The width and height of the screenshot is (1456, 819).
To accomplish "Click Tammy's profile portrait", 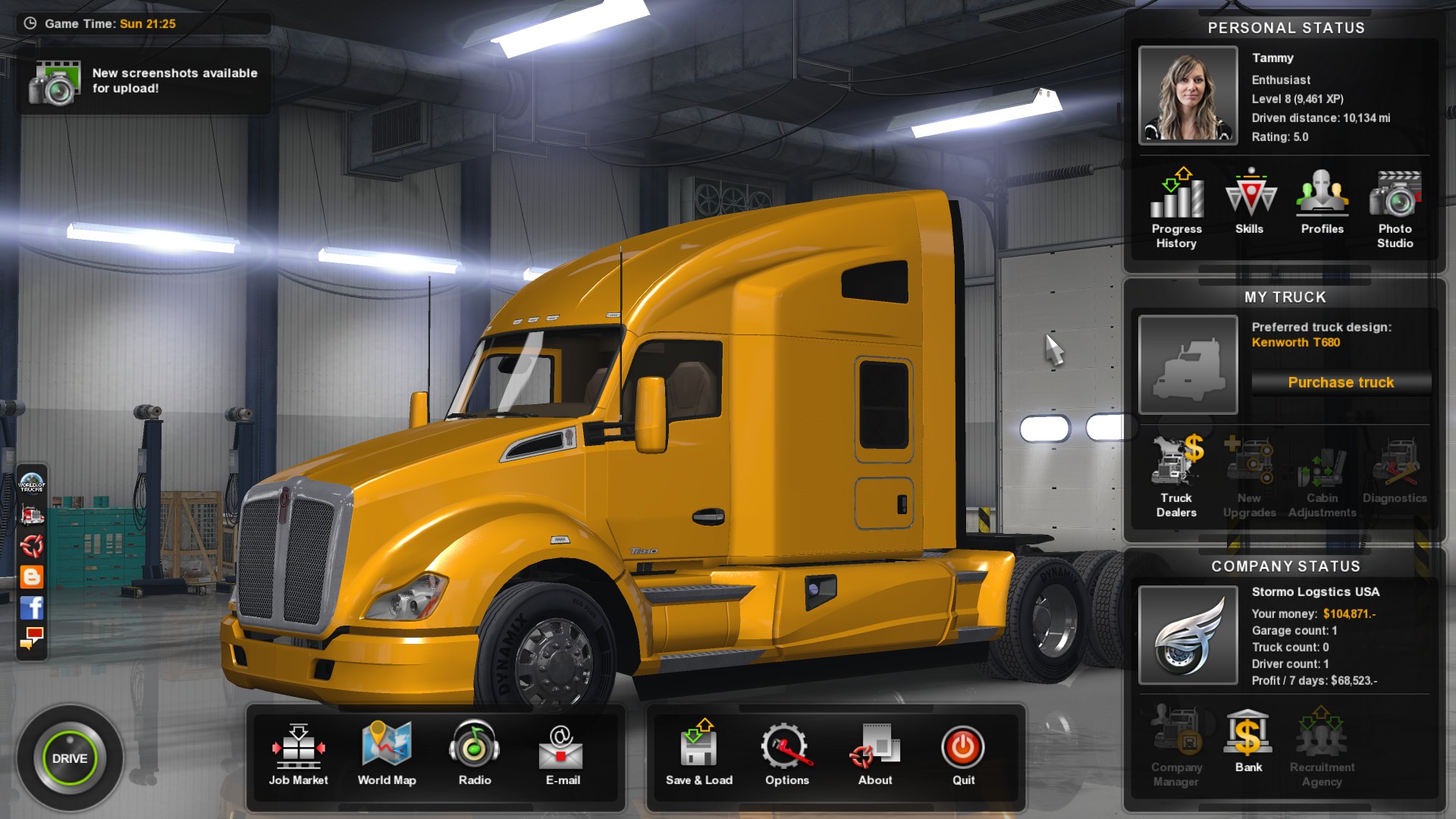I will 1188,95.
